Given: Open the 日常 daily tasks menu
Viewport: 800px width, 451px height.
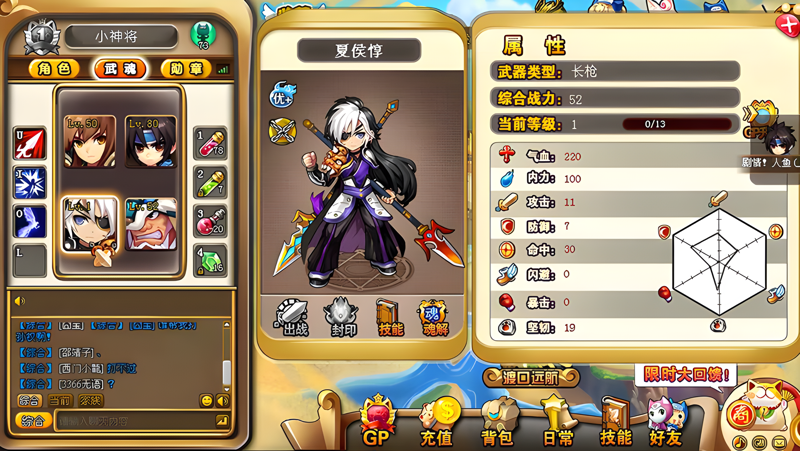Looking at the screenshot, I should pos(555,422).
